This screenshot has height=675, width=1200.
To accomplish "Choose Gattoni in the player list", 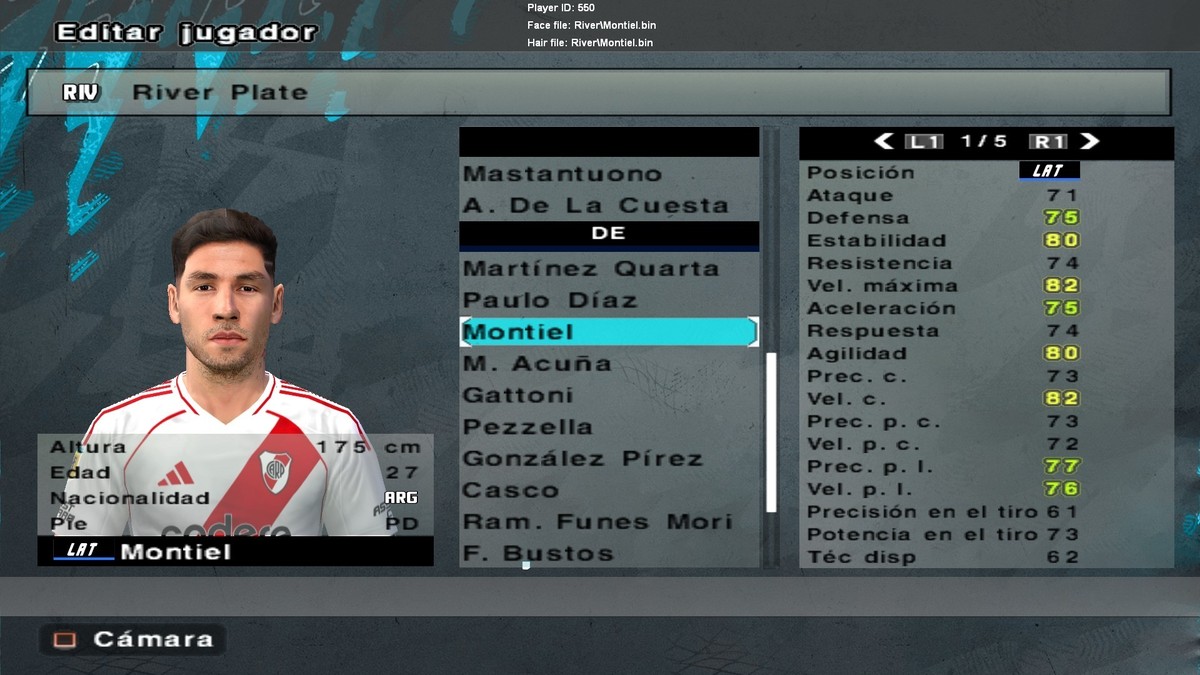I will 518,396.
